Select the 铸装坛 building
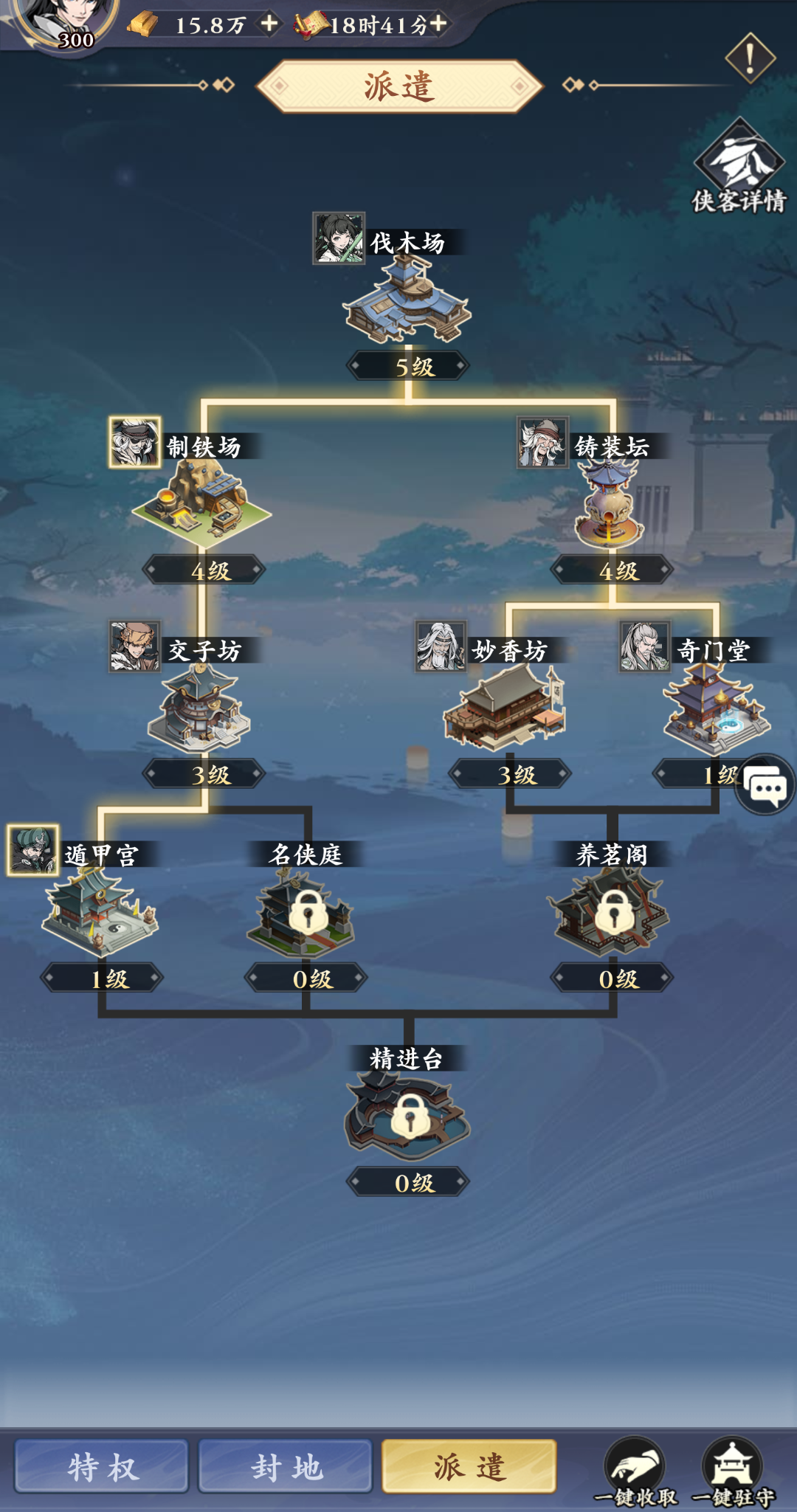Screen dimensions: 797x1512 pyautogui.click(x=610, y=505)
